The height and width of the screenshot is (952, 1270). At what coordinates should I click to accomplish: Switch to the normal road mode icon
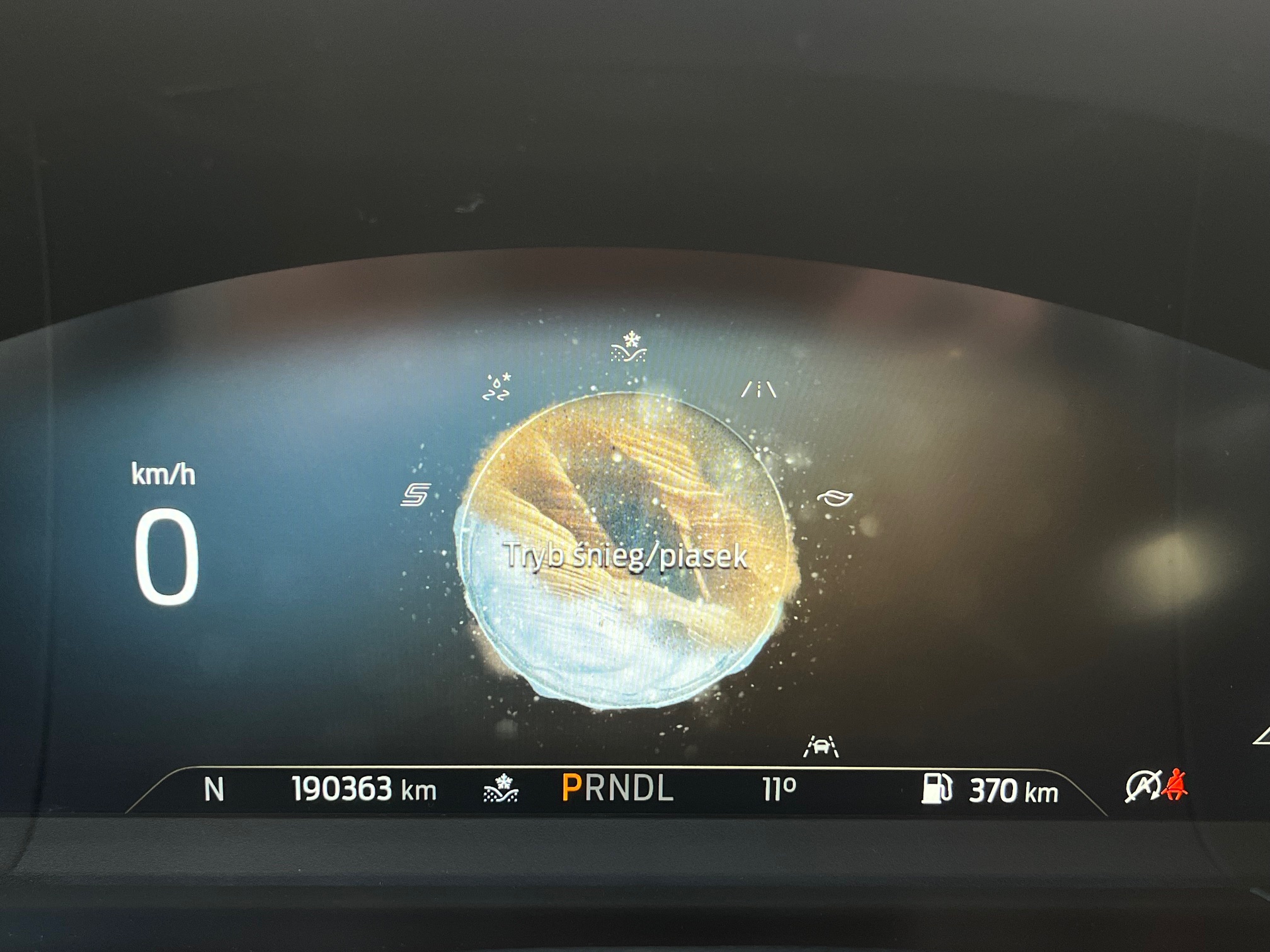tap(758, 390)
